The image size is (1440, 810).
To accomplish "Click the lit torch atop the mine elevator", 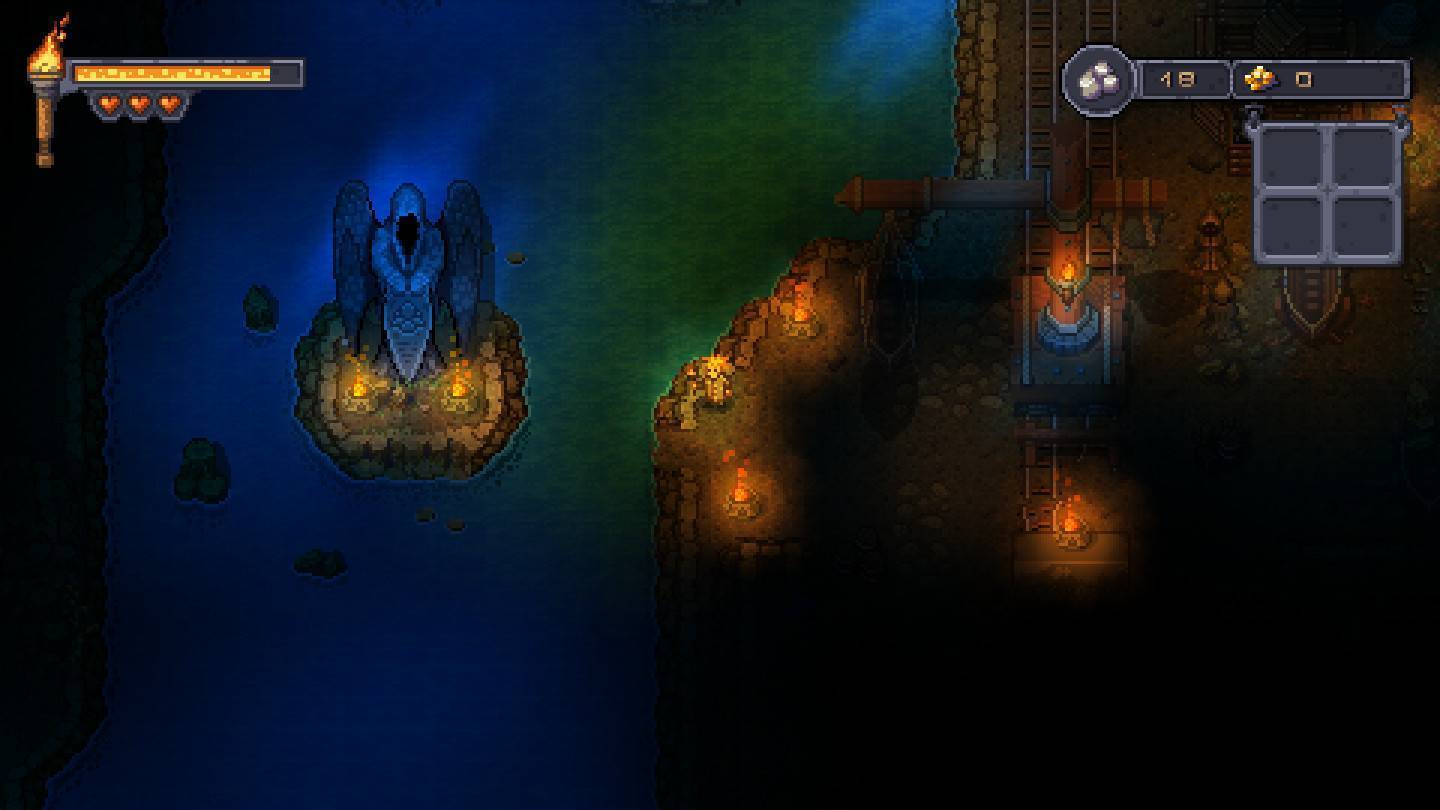I will (x=1065, y=270).
